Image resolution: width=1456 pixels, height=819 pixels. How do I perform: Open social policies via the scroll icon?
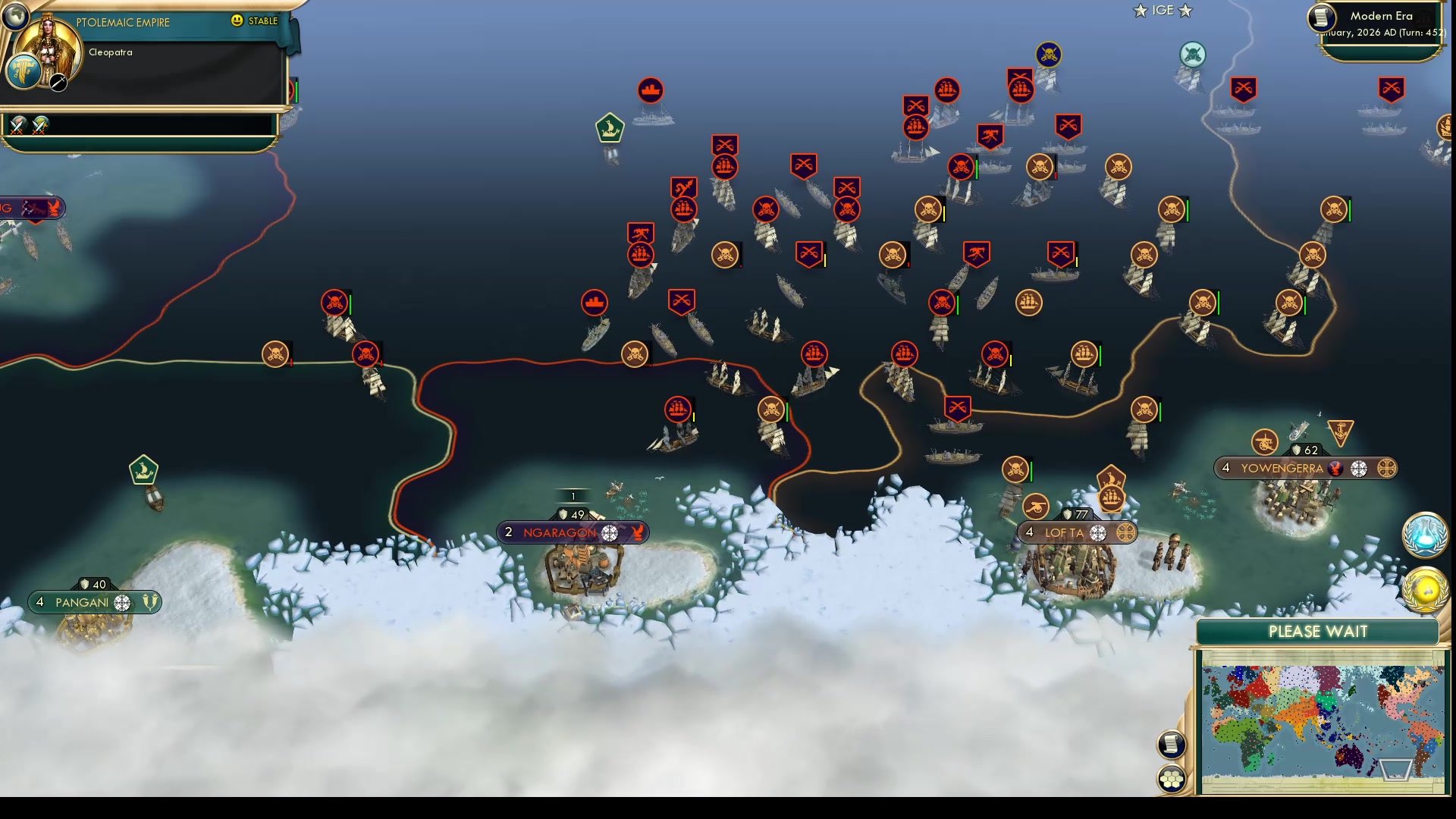click(x=1170, y=744)
